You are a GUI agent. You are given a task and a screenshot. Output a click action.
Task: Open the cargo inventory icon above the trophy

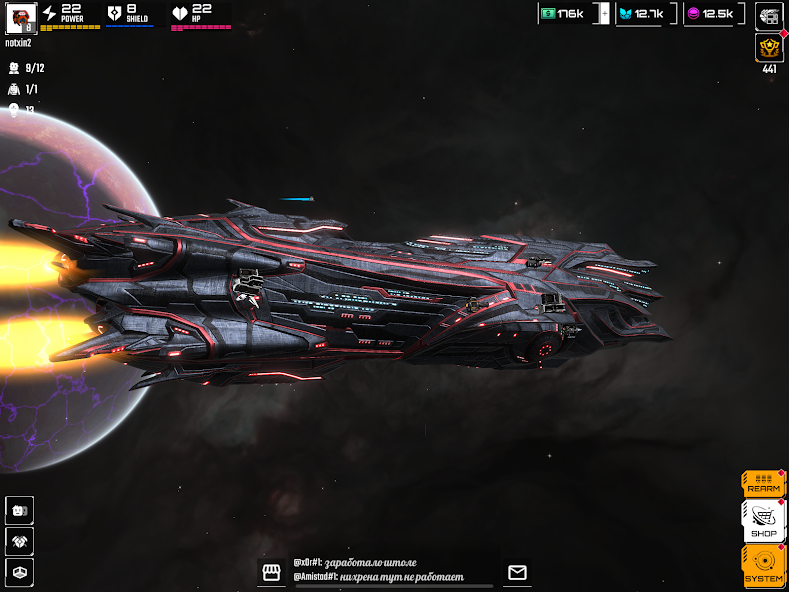click(x=768, y=15)
